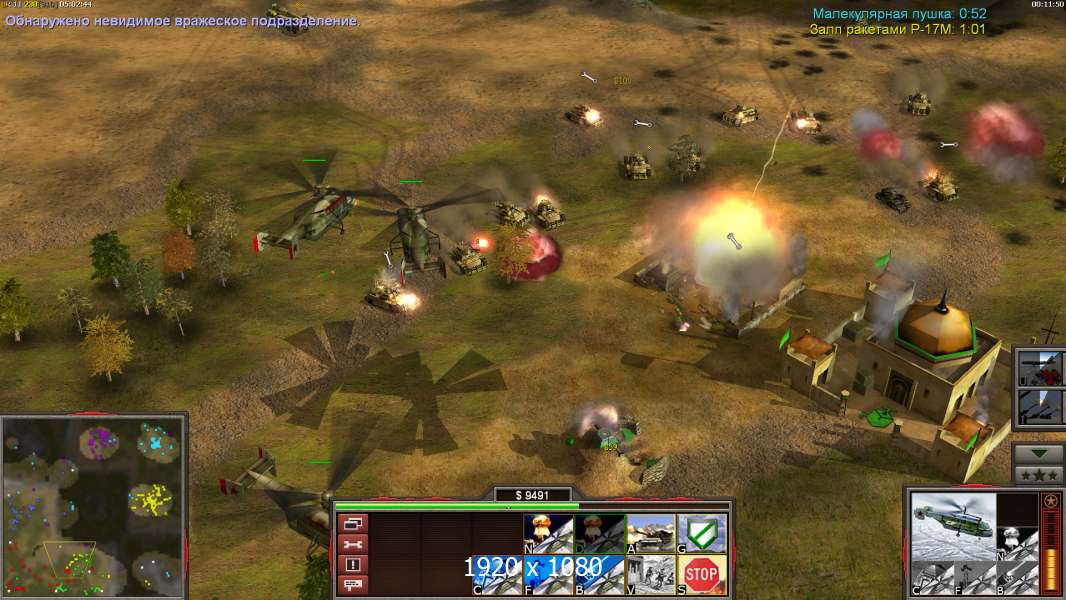Image resolution: width=1066 pixels, height=600 pixels.
Task: Activate the green shield Guard command
Action: [x=702, y=533]
